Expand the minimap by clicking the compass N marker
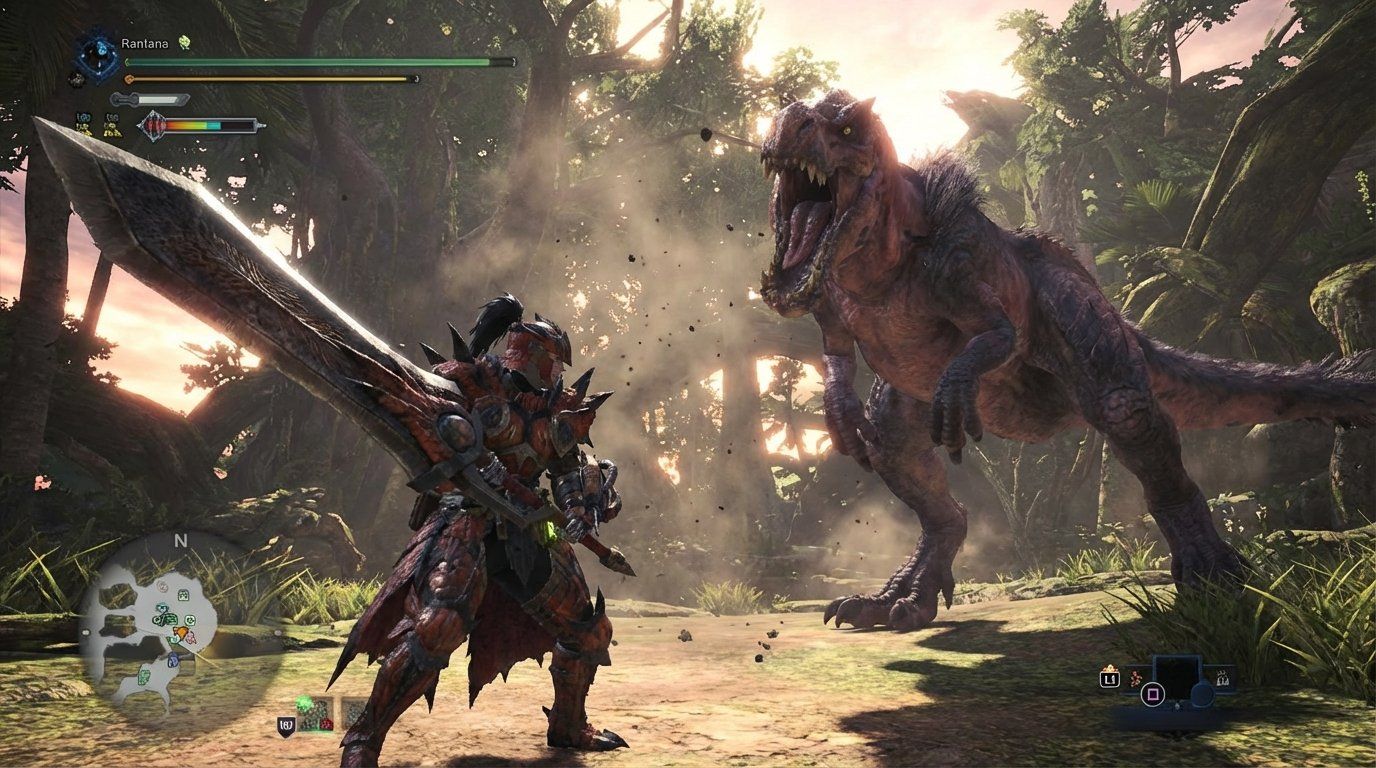The height and width of the screenshot is (768, 1376). (179, 540)
